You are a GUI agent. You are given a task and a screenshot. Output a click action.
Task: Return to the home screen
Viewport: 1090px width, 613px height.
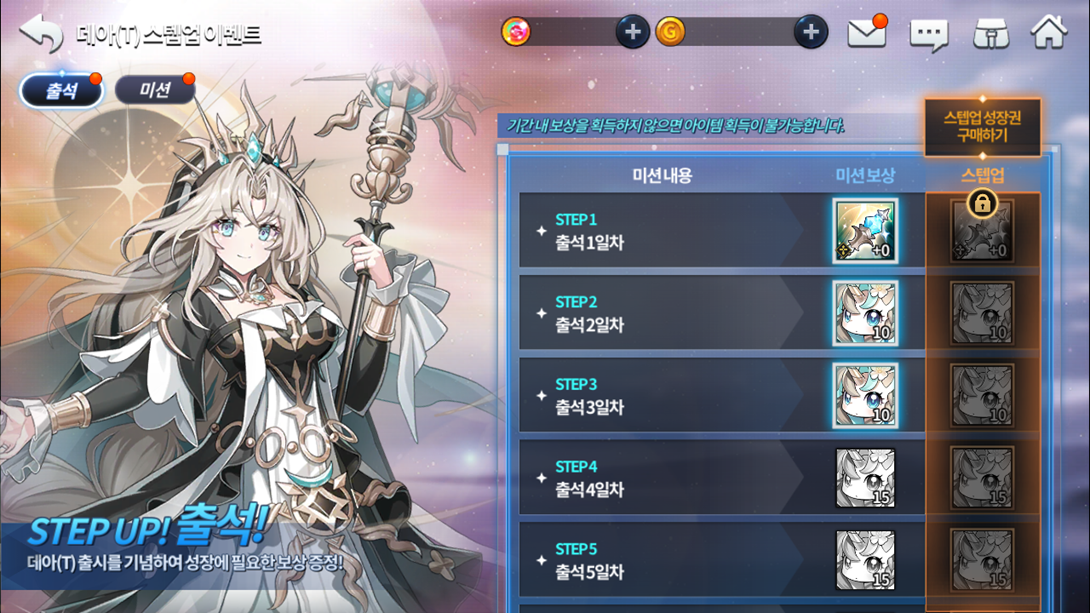tap(1049, 33)
